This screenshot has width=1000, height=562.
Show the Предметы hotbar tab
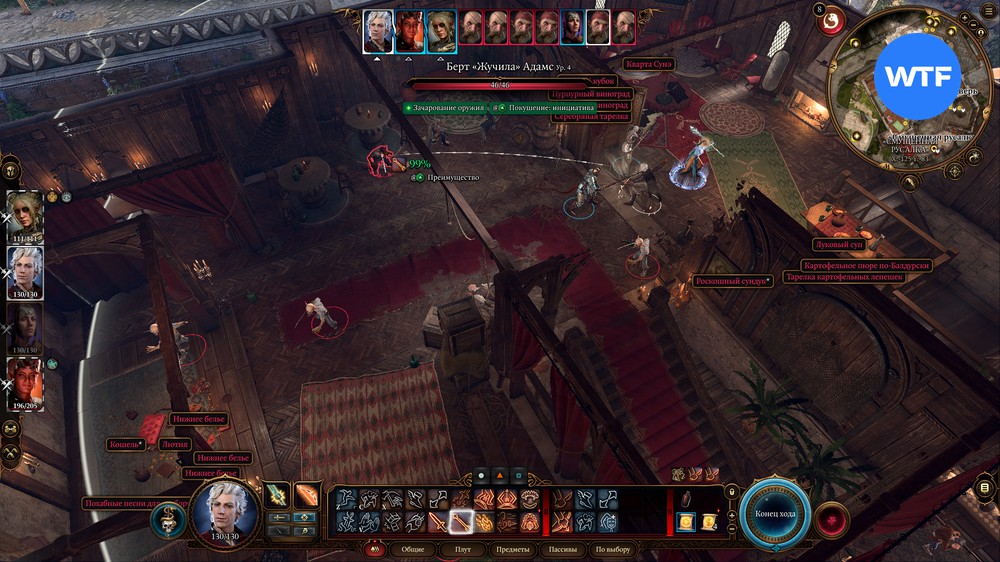coord(512,550)
